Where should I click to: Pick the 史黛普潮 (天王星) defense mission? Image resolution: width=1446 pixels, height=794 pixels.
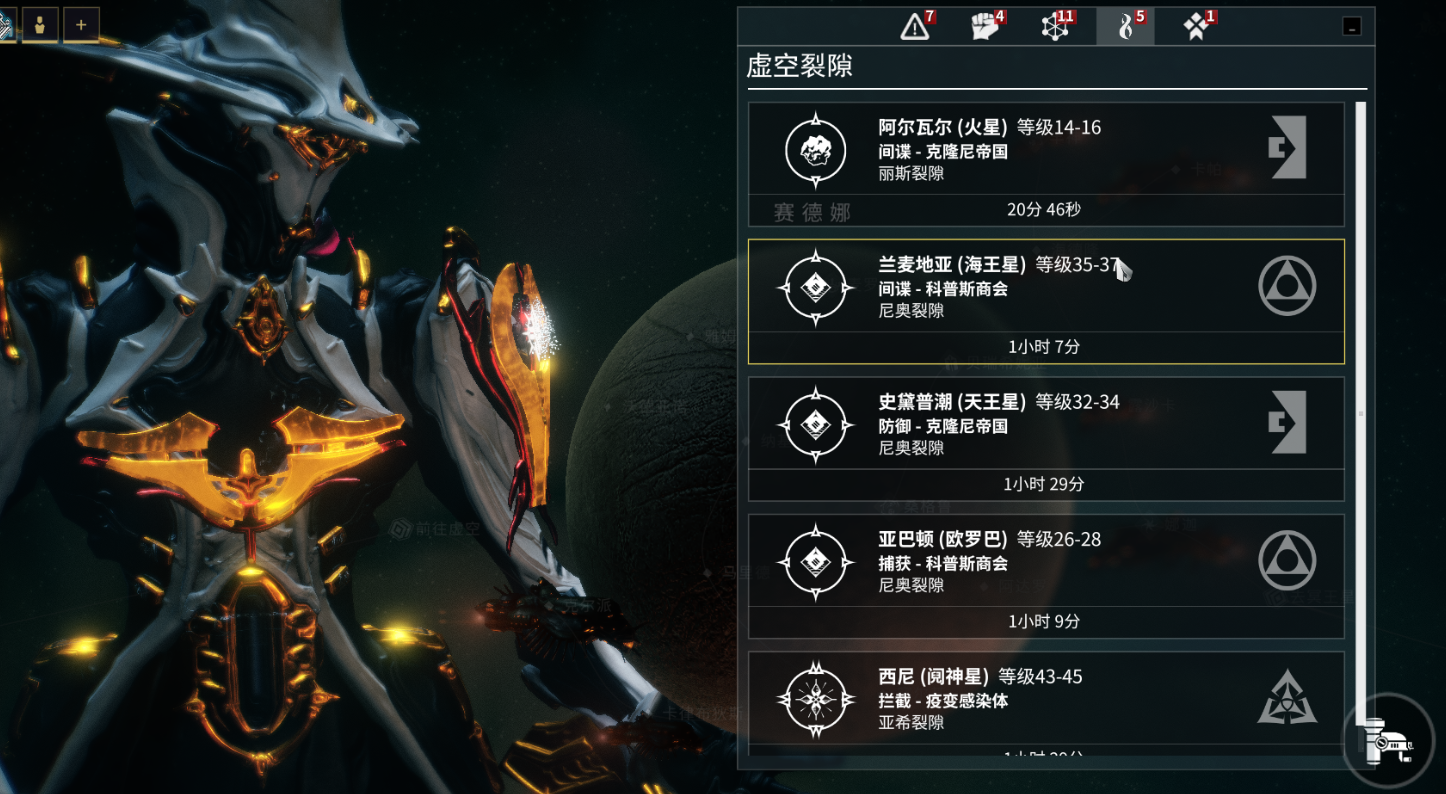click(1045, 438)
